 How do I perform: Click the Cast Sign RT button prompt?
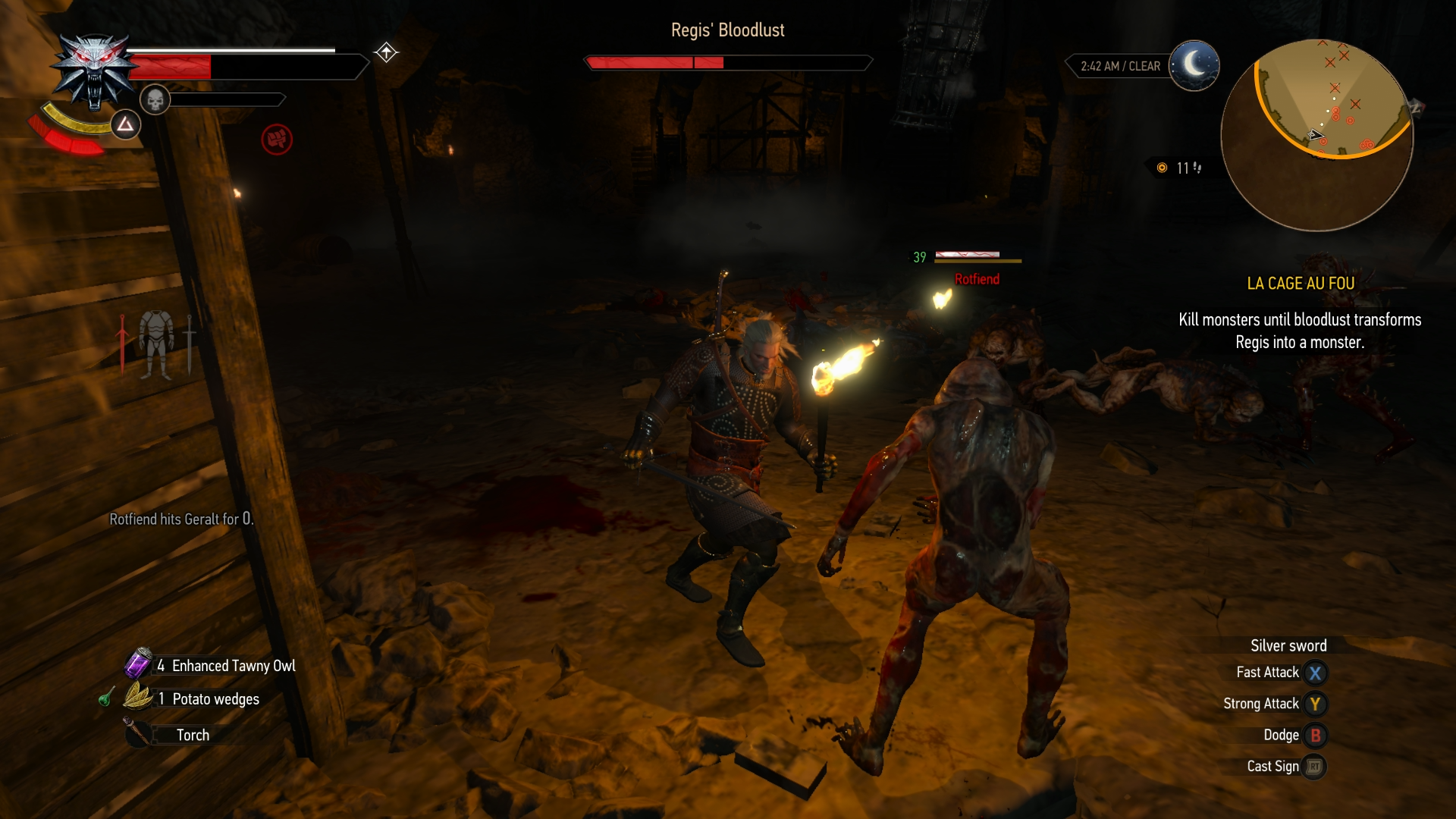coord(1316,767)
